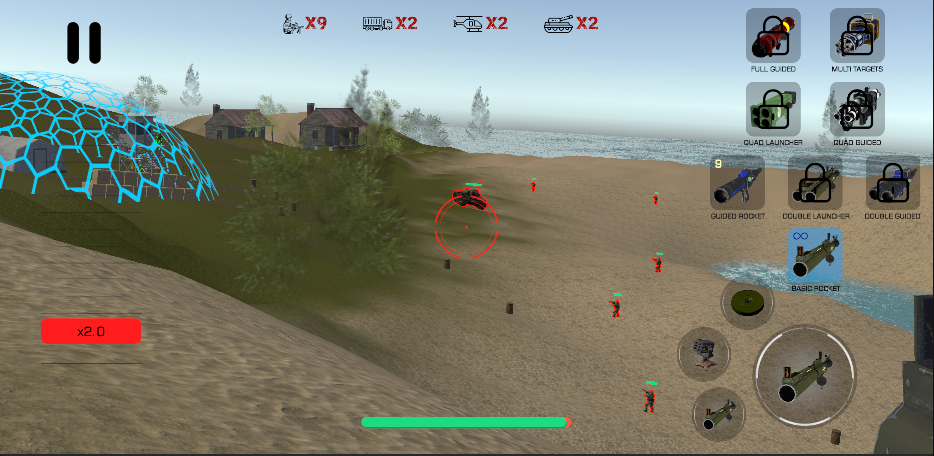Equip the Guided Rocket weapon
This screenshot has height=456, width=934.
point(737,182)
